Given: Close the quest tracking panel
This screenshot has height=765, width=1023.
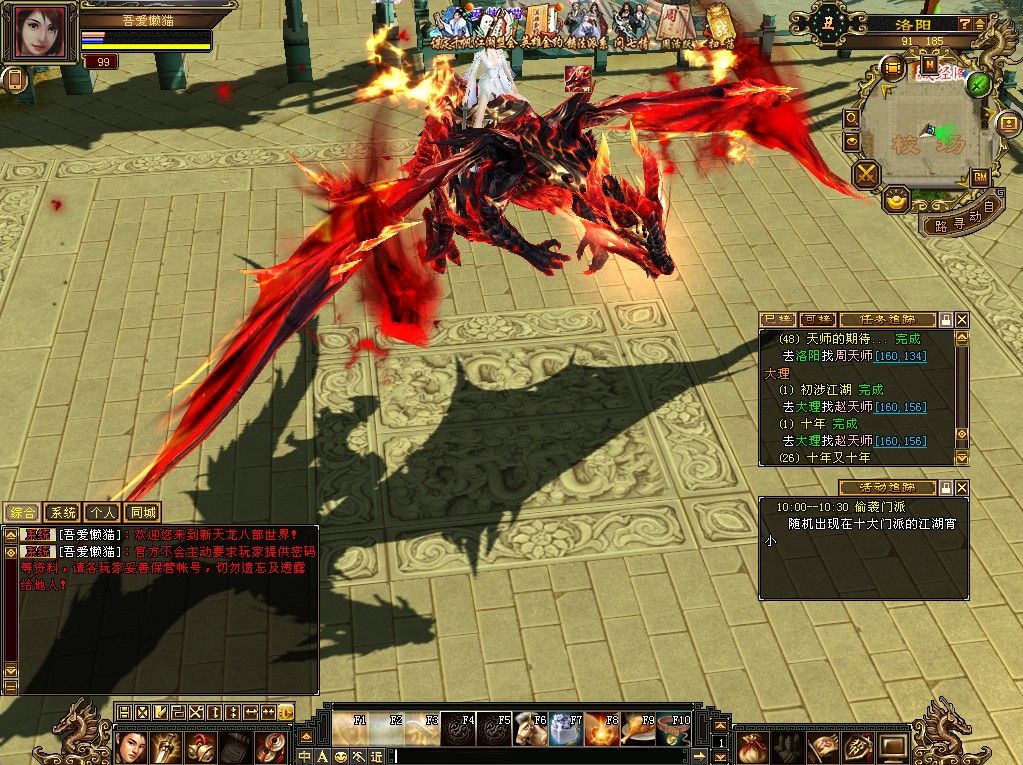Looking at the screenshot, I should (962, 319).
